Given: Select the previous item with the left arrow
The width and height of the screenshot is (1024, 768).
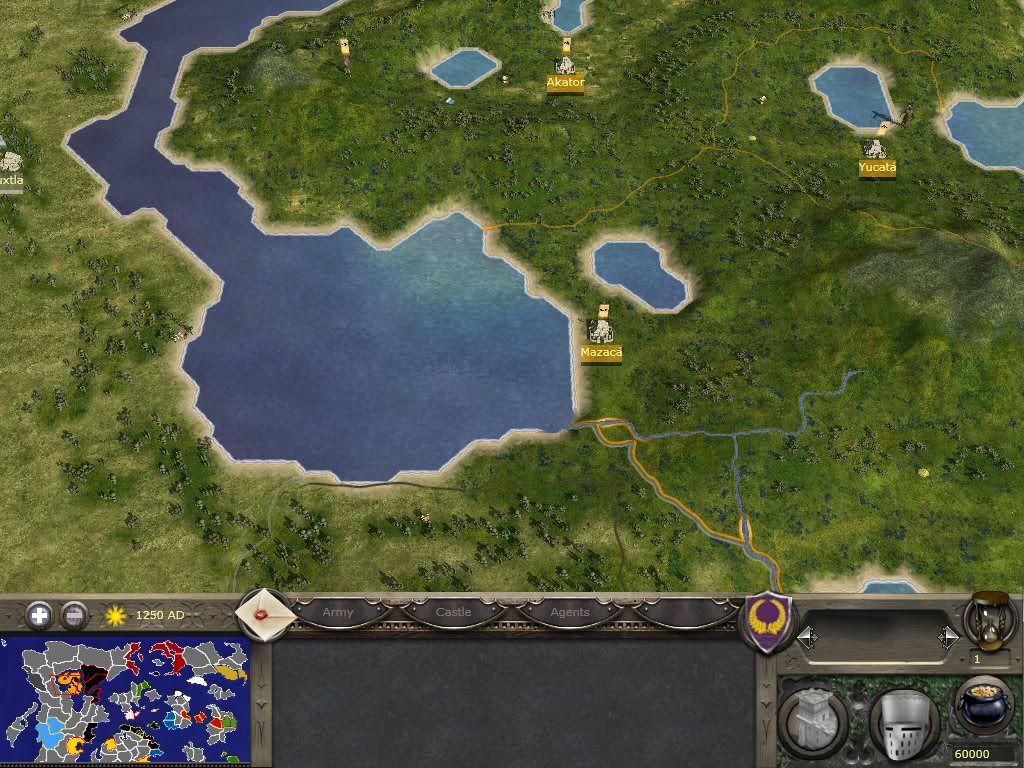Looking at the screenshot, I should (x=807, y=637).
